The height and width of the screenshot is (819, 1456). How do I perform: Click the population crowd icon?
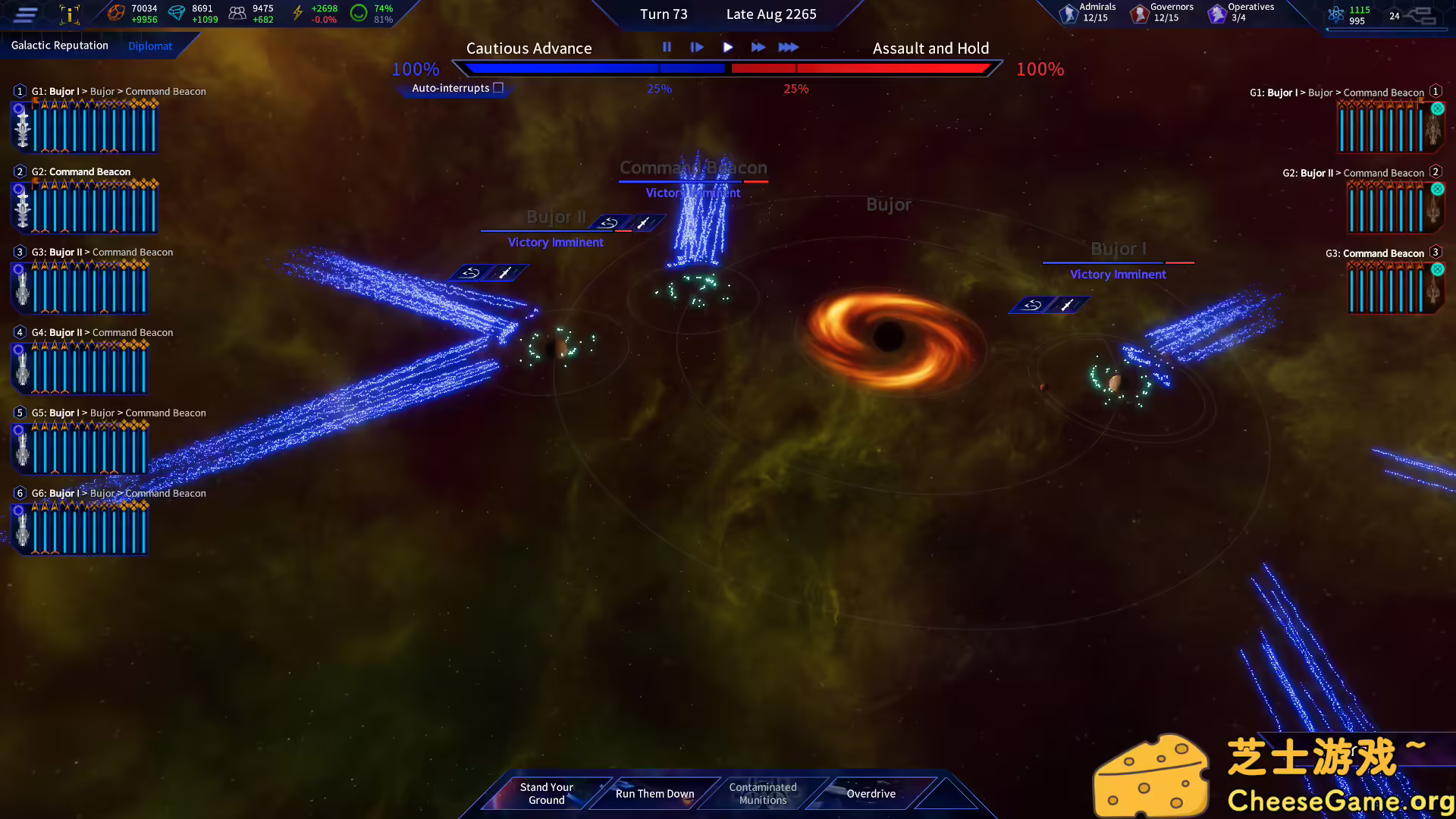[237, 12]
